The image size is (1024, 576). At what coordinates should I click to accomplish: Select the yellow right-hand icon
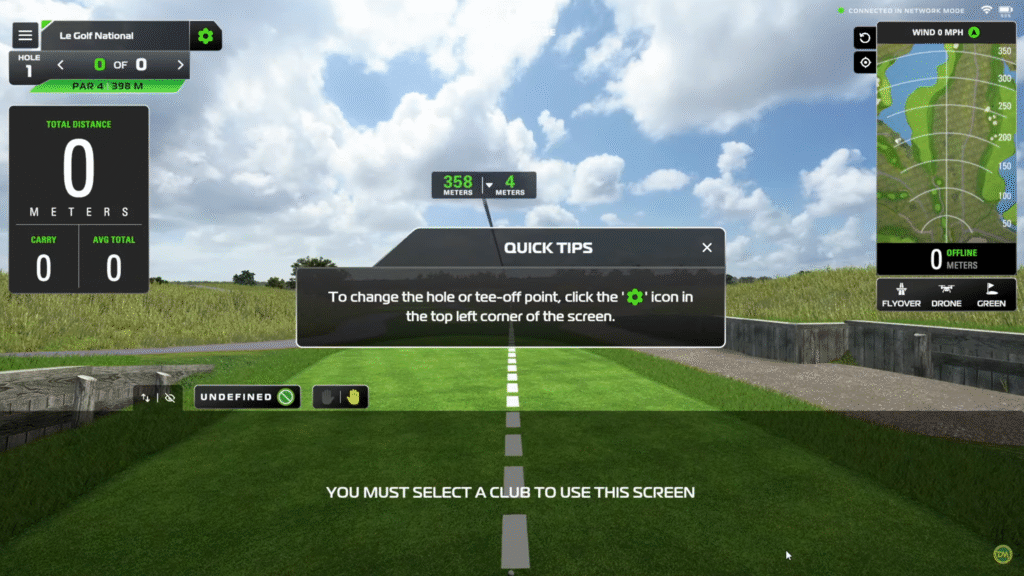pos(353,397)
